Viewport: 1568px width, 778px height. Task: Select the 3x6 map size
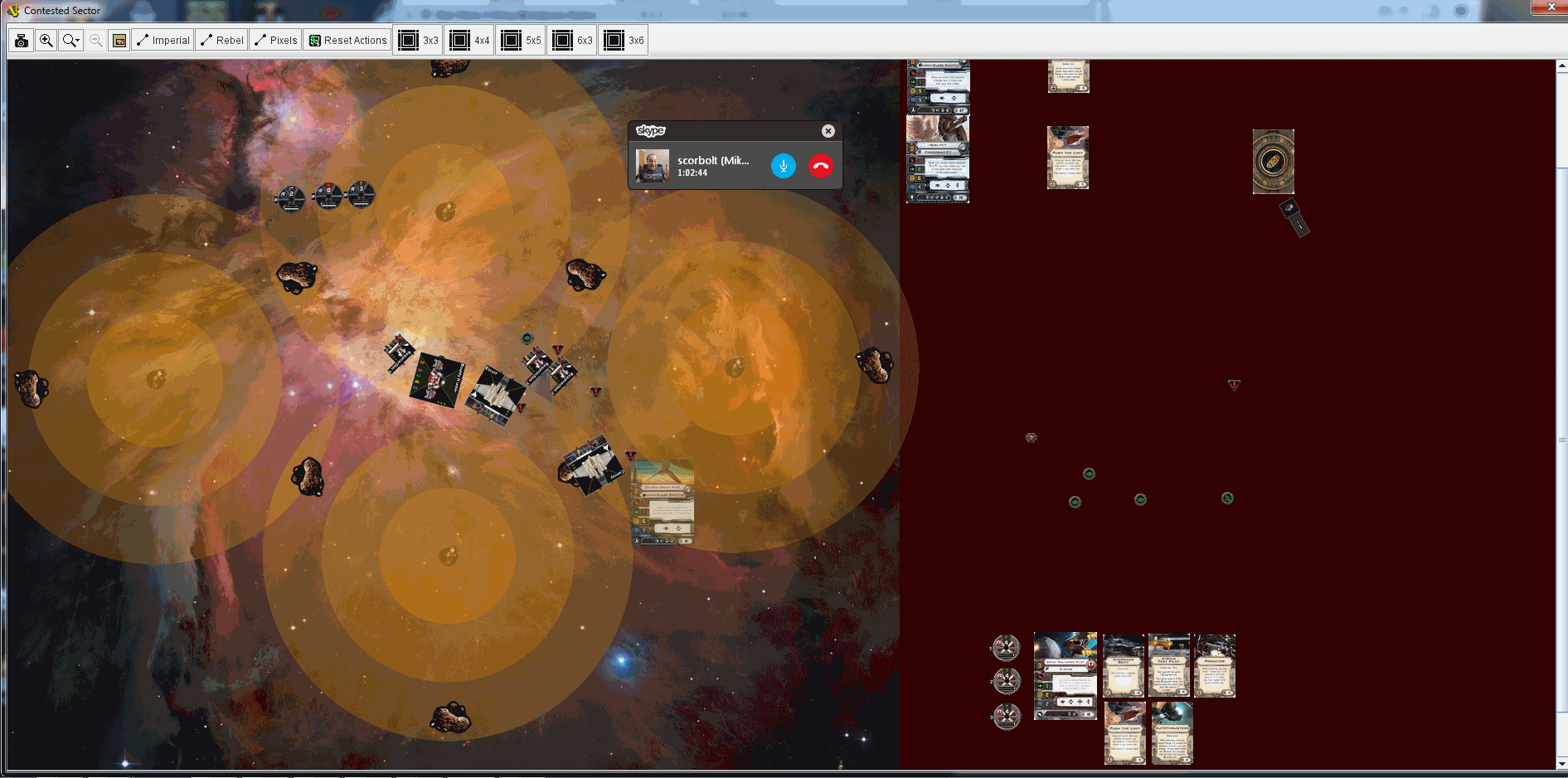624,40
